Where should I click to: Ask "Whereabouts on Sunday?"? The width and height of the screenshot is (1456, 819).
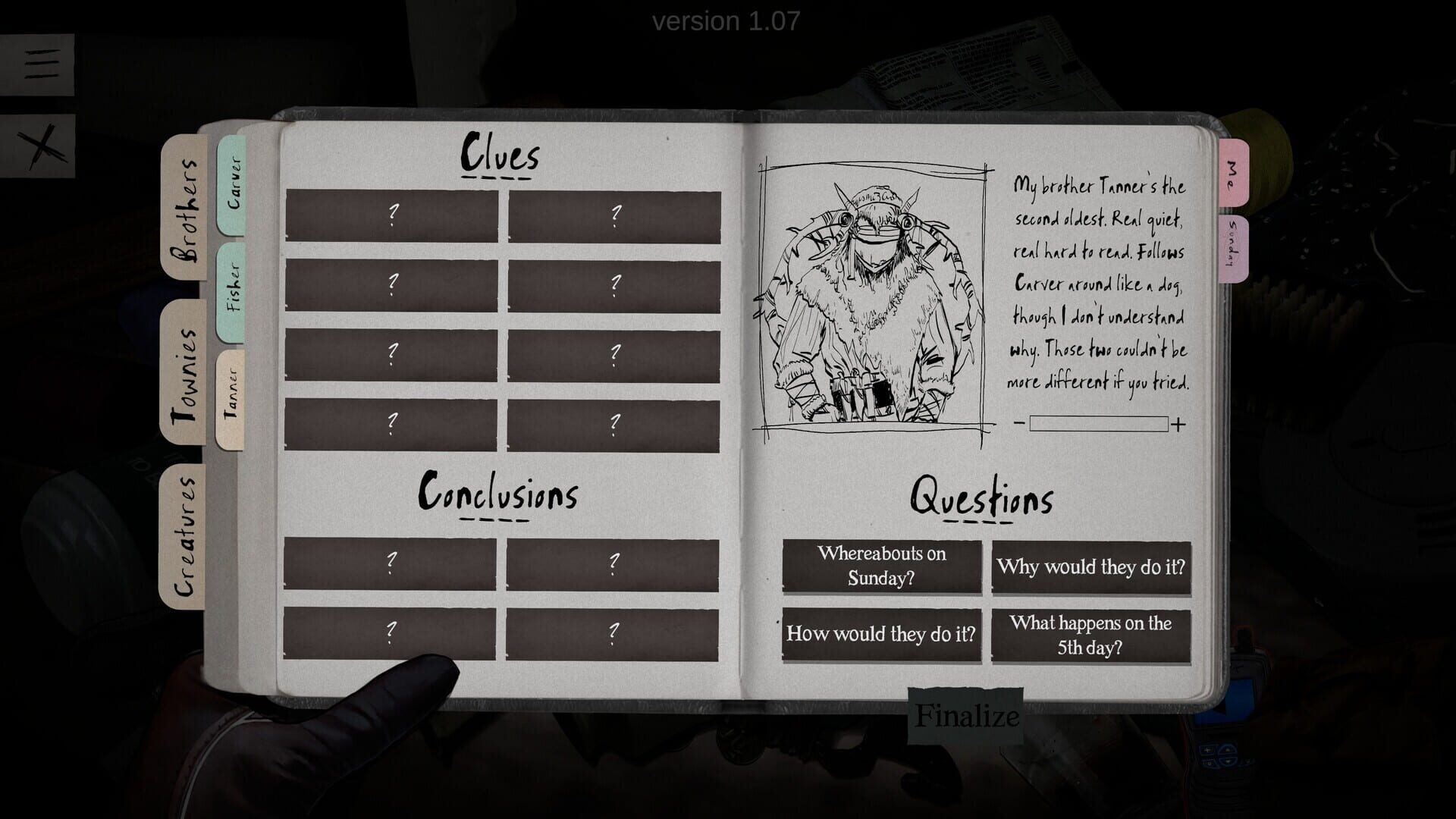pyautogui.click(x=882, y=567)
